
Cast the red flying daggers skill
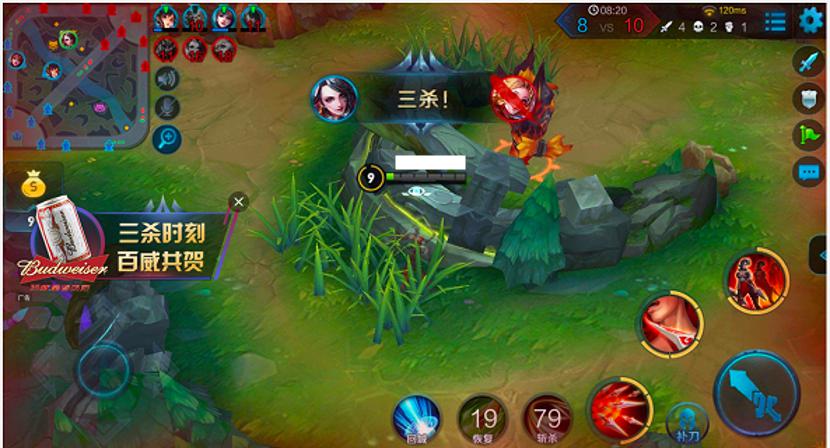tap(619, 409)
